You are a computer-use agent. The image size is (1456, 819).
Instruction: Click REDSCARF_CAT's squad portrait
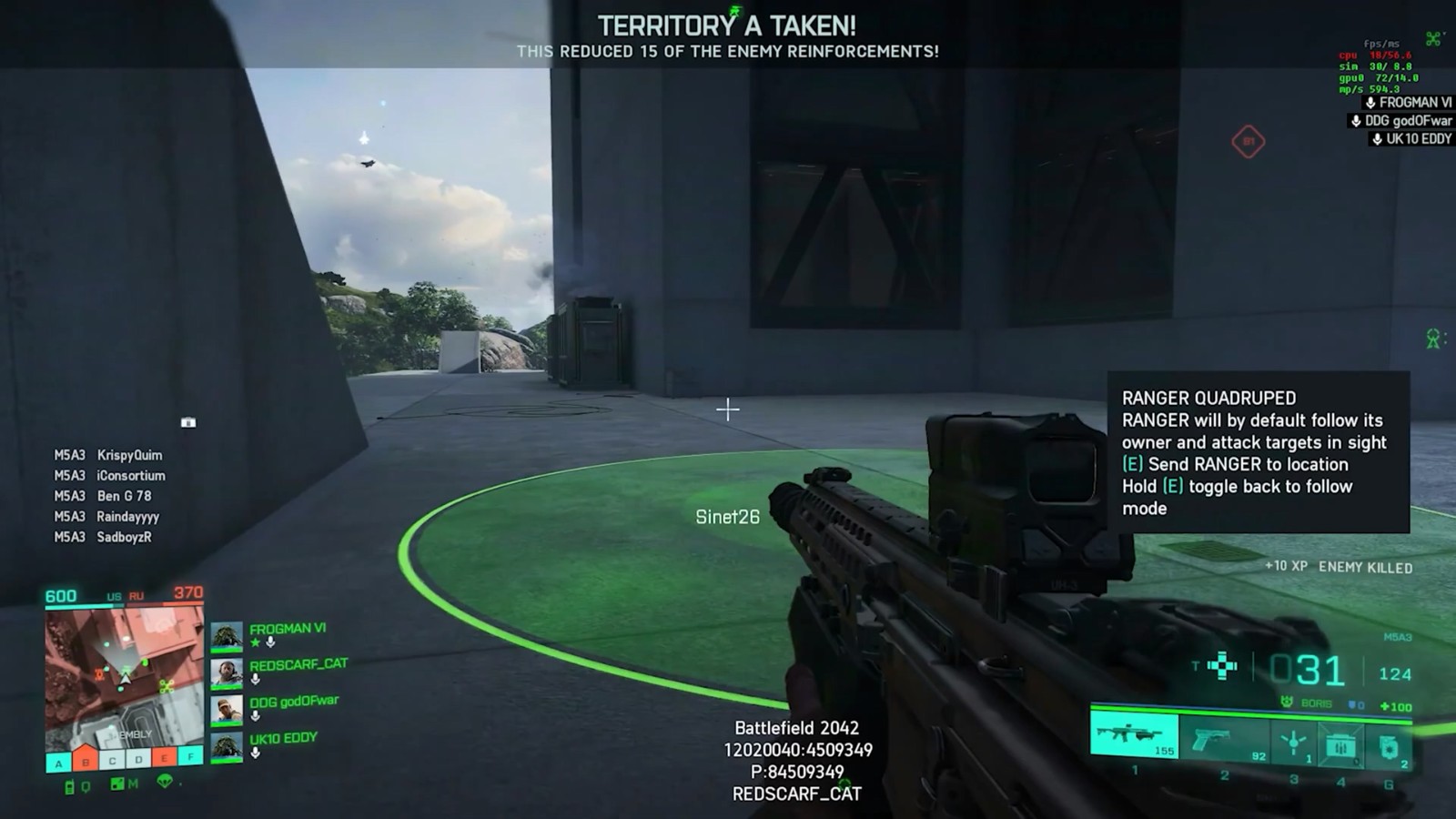(227, 673)
